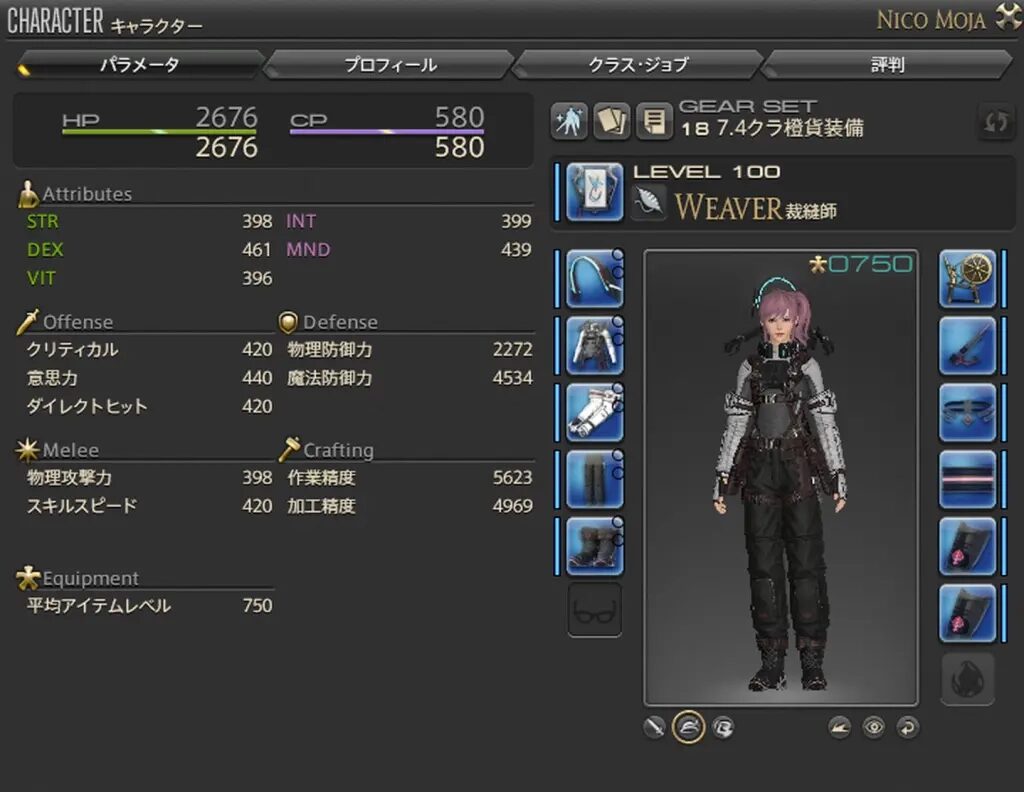The image size is (1024, 792).
Task: Select the spinning wheel off-hand slot
Action: point(967,278)
